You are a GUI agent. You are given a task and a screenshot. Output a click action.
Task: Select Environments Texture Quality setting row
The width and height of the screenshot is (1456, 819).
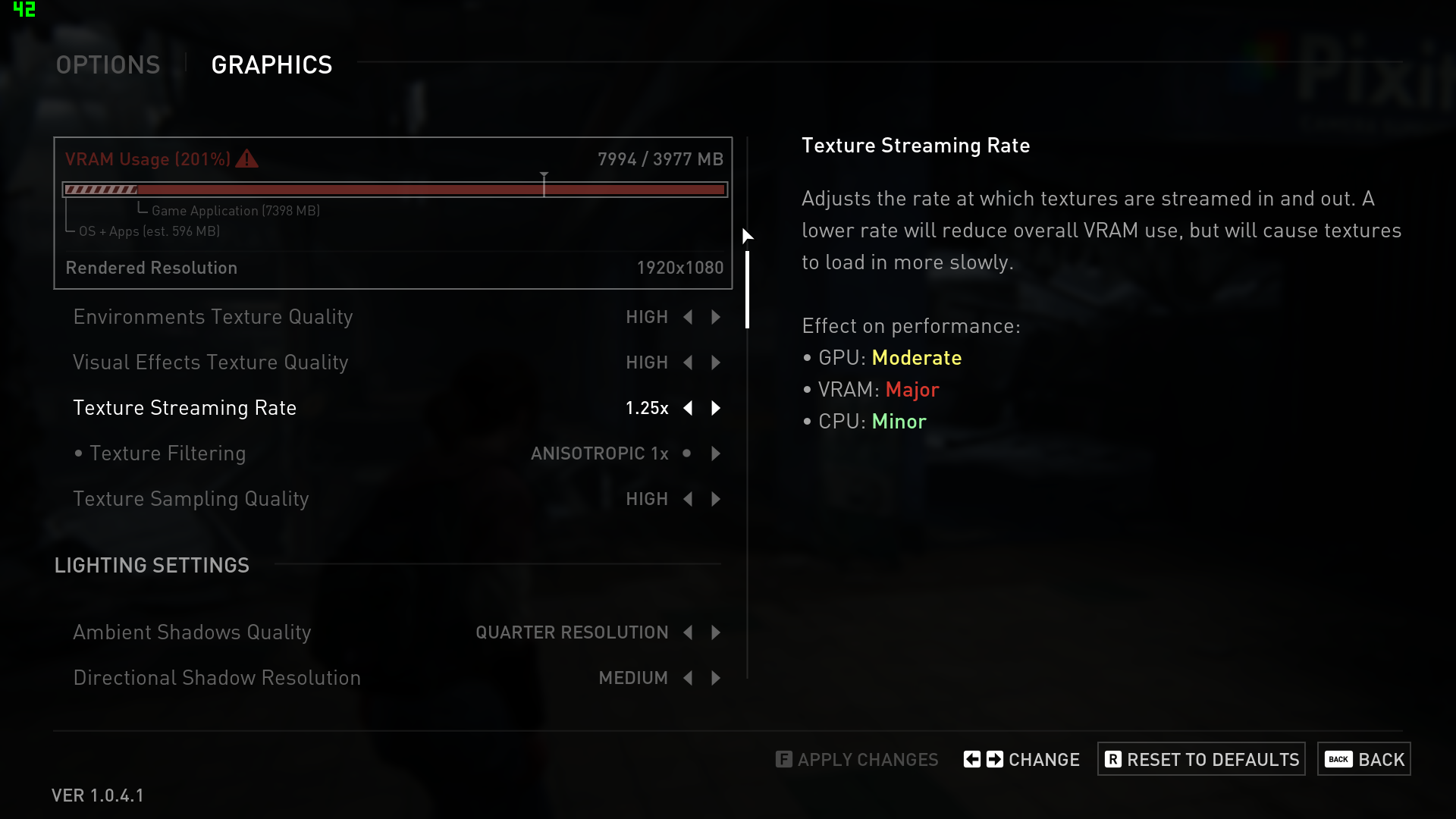click(213, 317)
